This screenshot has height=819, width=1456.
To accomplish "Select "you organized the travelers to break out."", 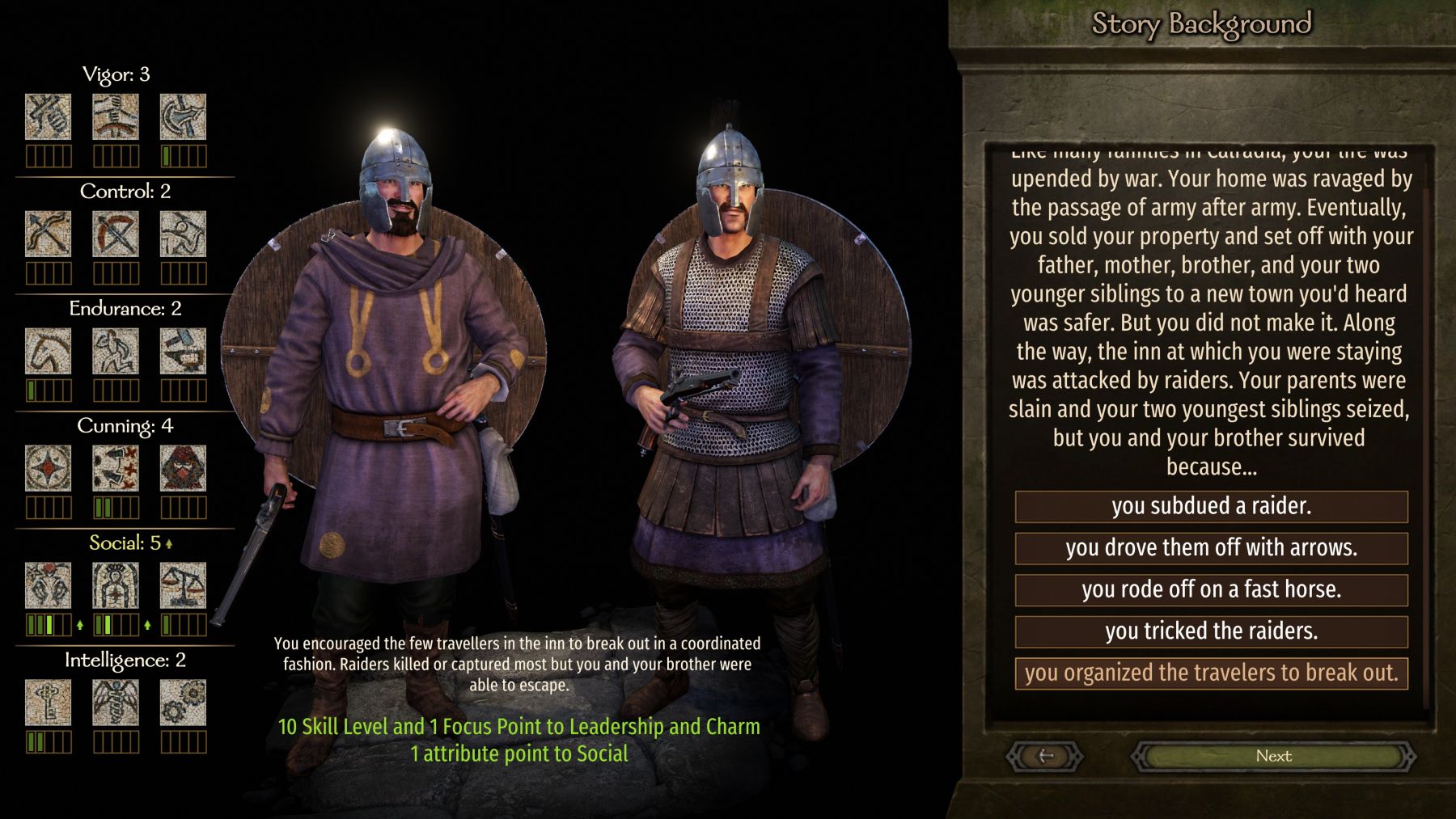I will (x=1211, y=673).
